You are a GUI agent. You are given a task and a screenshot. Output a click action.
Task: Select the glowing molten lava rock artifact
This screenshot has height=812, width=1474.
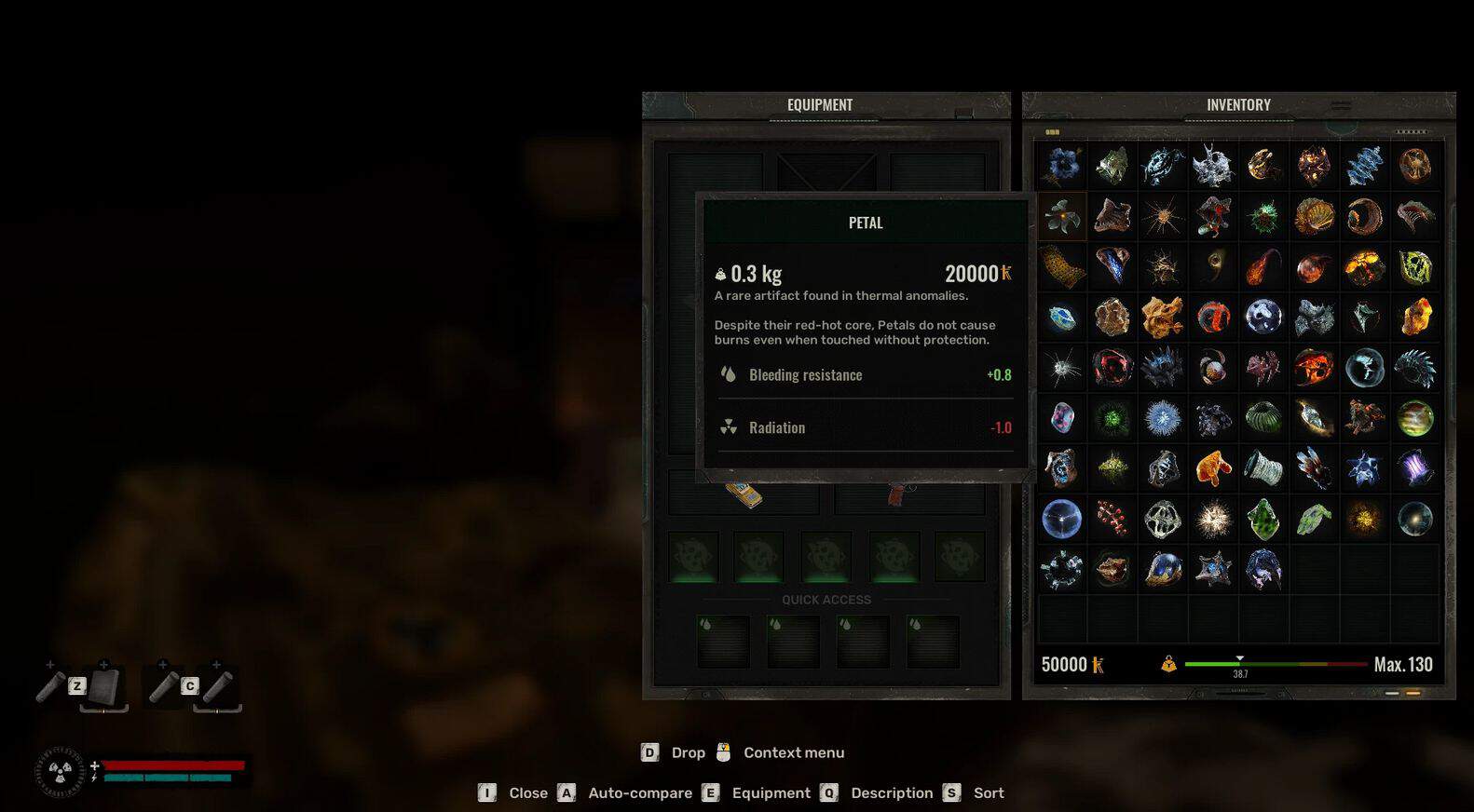(1364, 267)
